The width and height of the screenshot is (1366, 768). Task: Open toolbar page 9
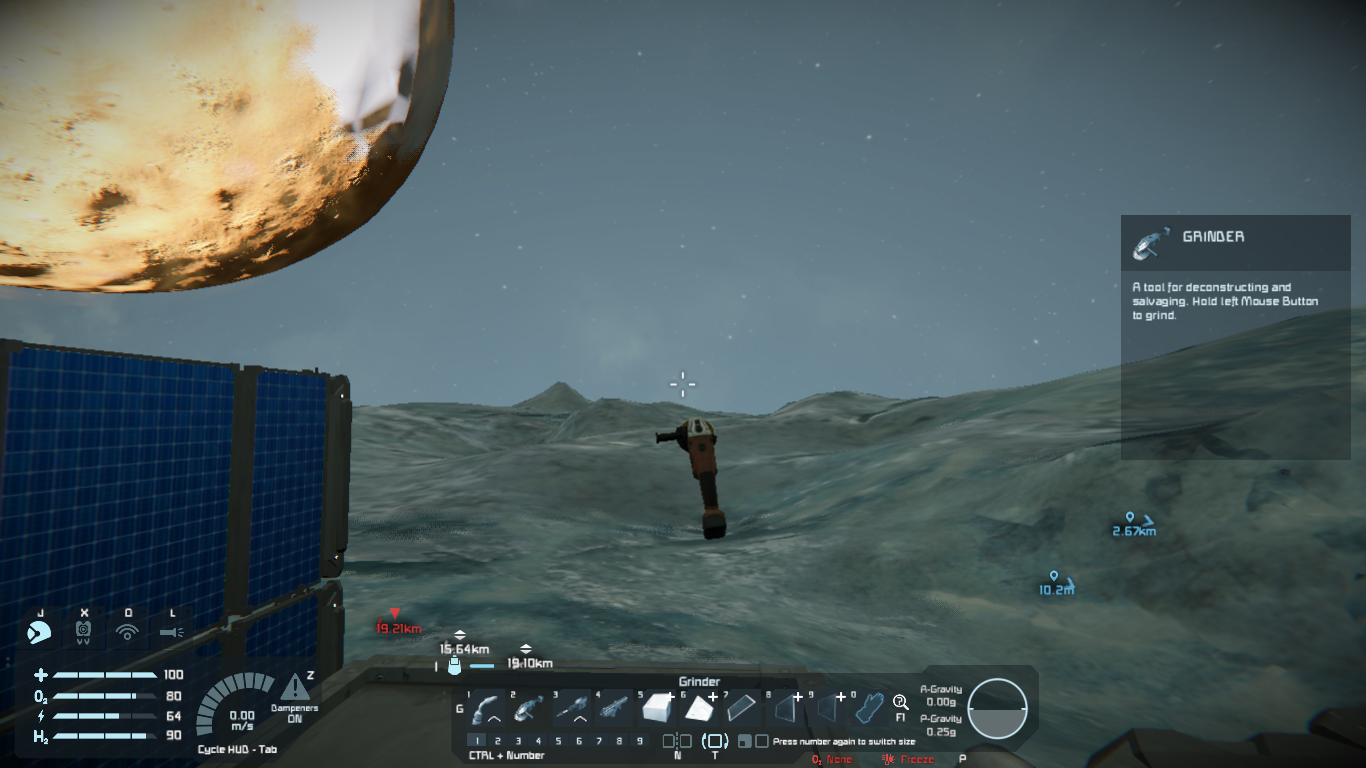click(x=639, y=741)
